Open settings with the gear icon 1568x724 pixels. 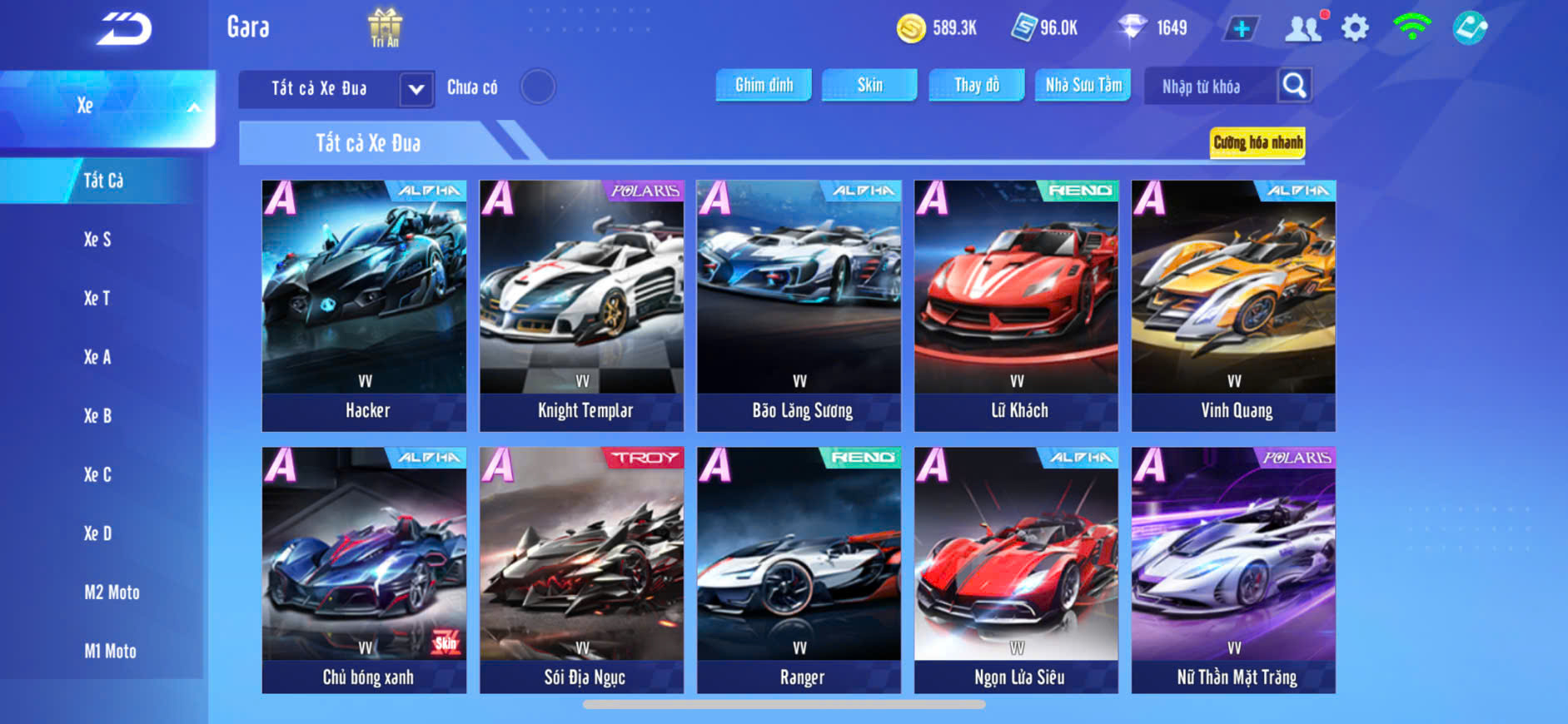coord(1355,28)
